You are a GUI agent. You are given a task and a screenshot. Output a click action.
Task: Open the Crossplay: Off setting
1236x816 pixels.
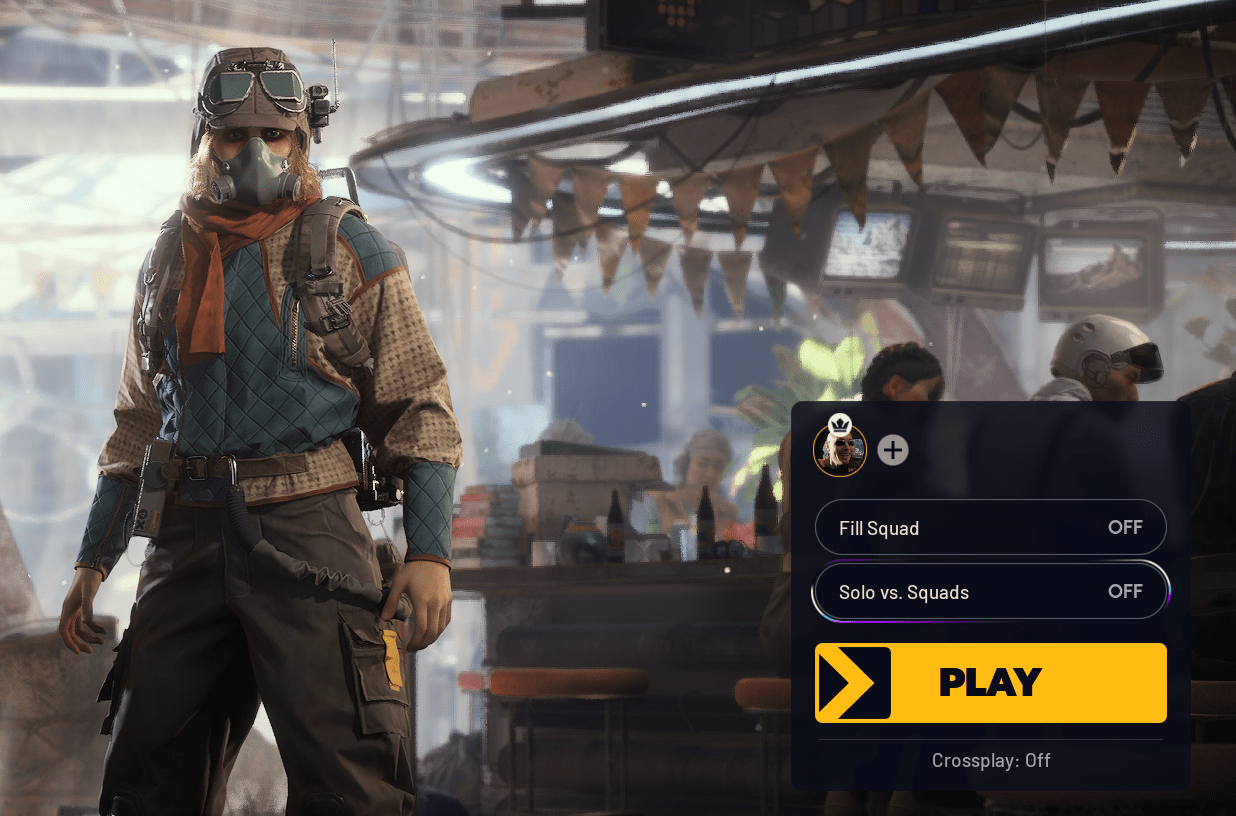click(x=990, y=760)
